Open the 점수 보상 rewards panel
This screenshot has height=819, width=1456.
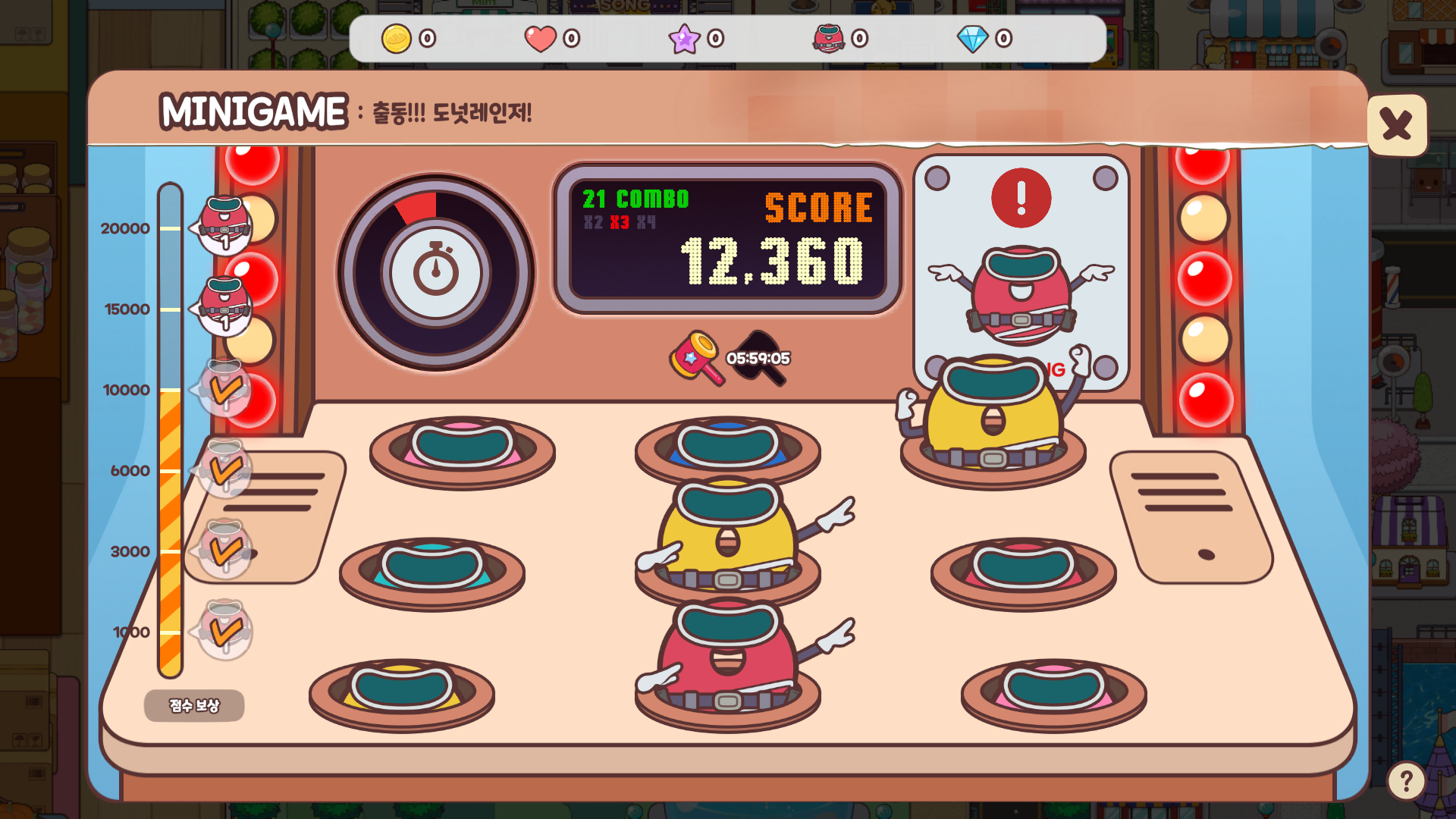pyautogui.click(x=193, y=705)
